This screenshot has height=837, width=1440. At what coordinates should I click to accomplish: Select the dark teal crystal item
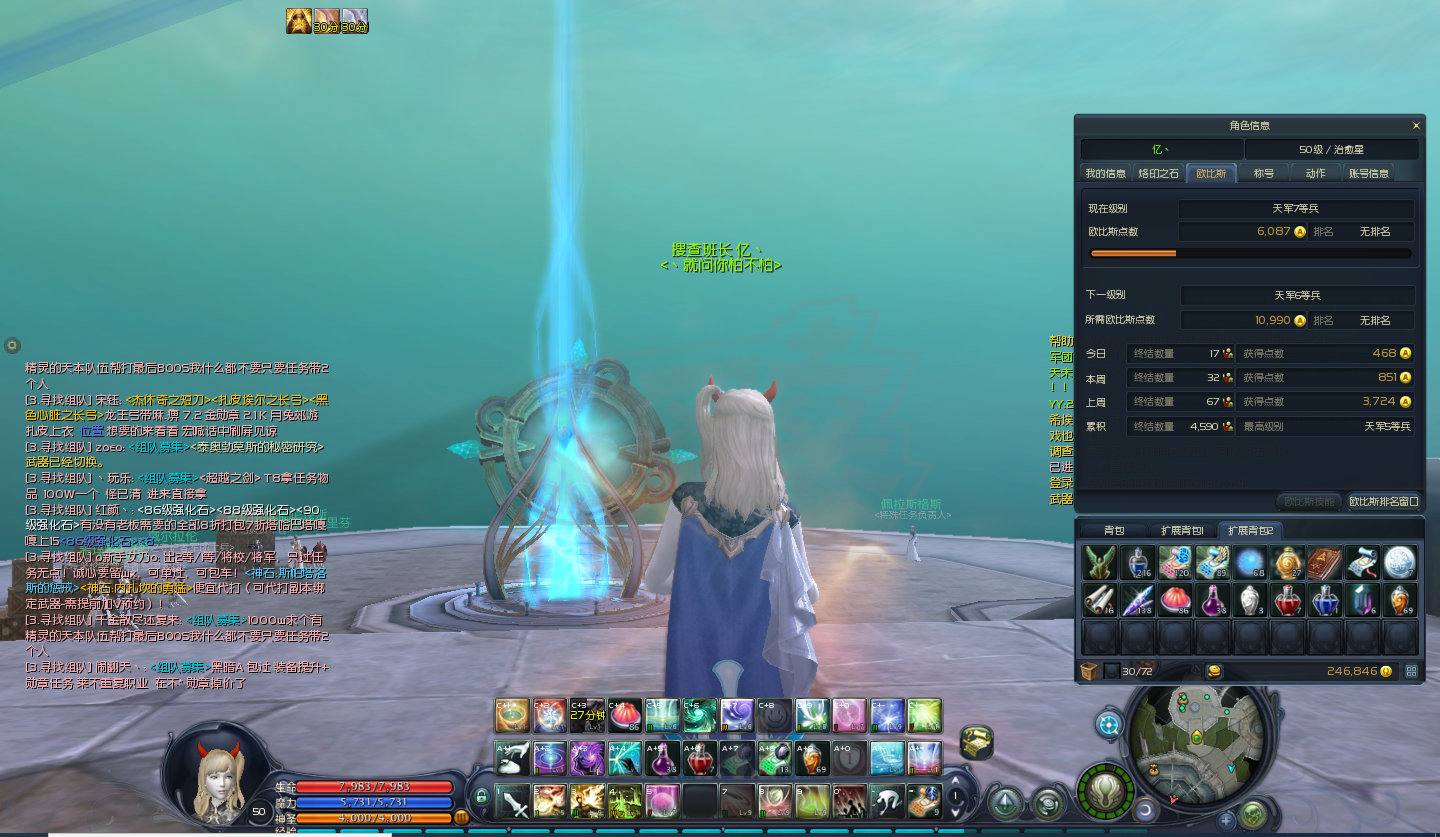pos(1362,600)
